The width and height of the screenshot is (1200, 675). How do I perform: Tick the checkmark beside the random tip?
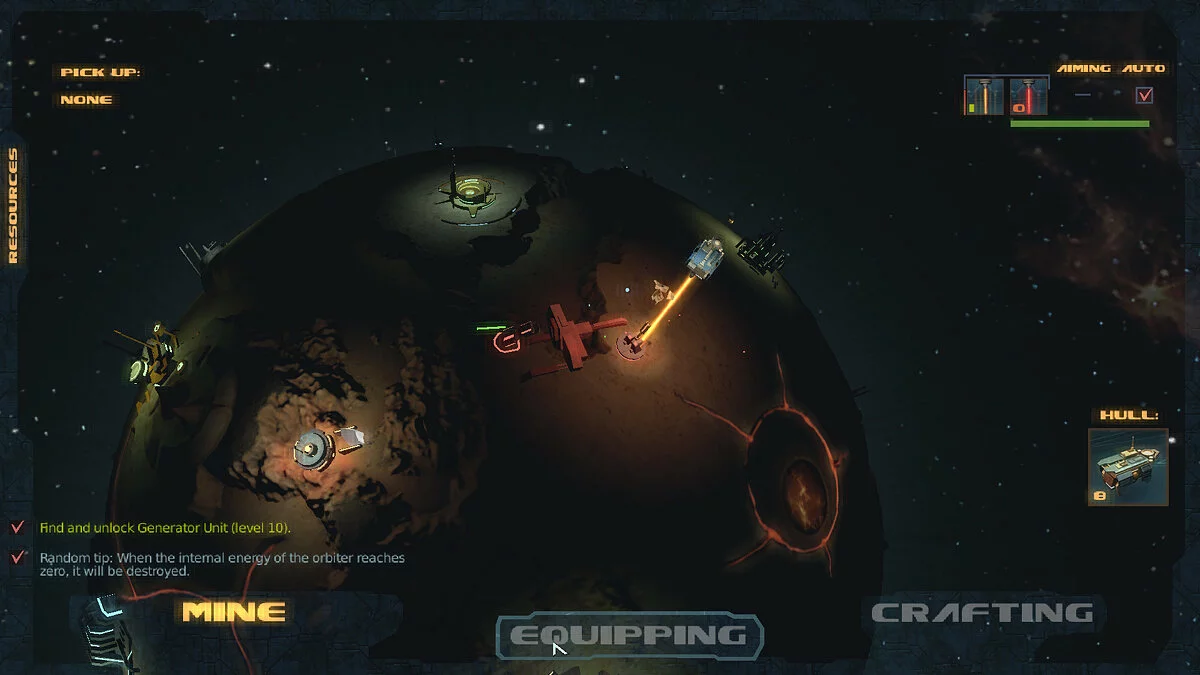(17, 558)
